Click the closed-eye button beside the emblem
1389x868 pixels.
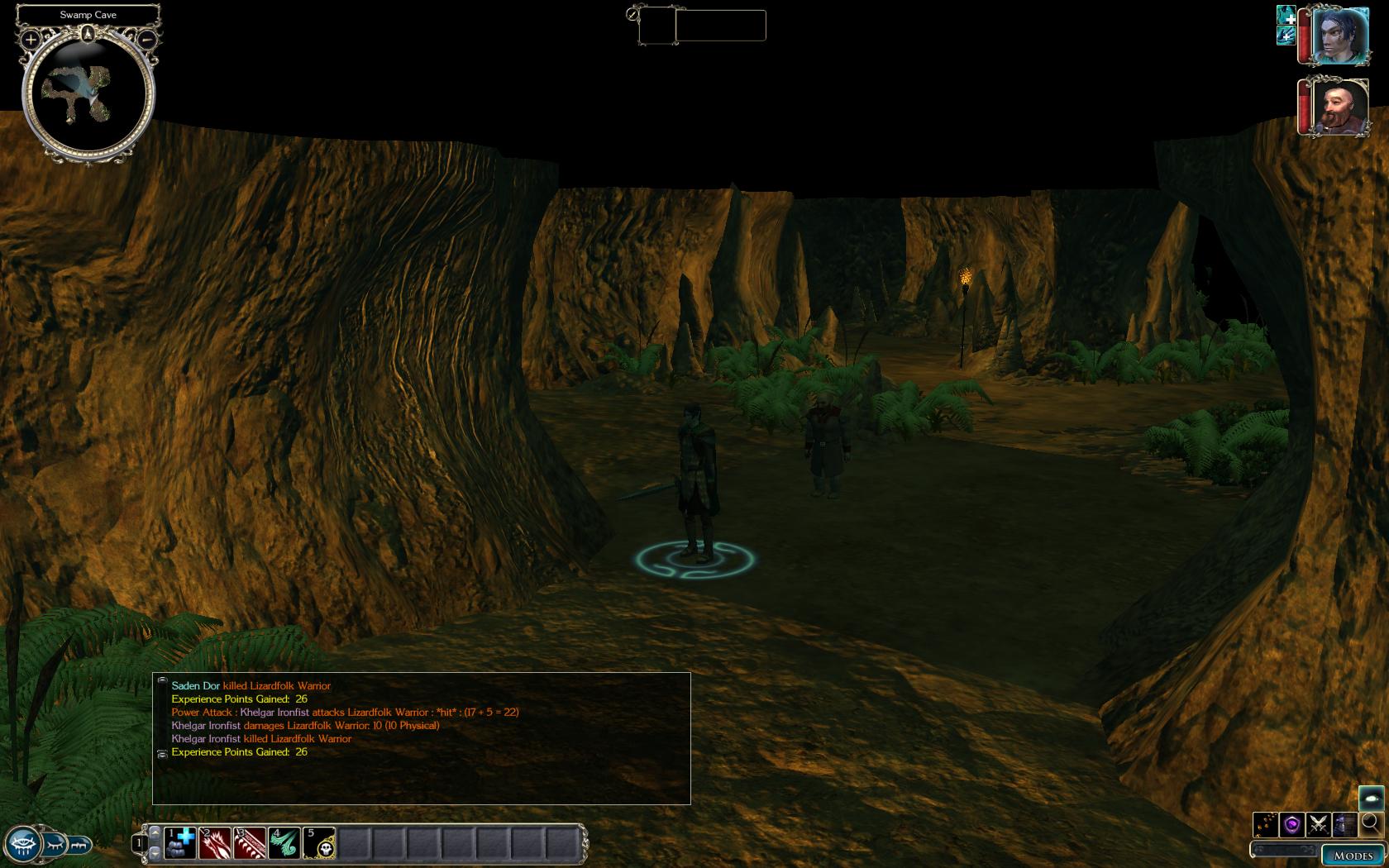click(55, 845)
